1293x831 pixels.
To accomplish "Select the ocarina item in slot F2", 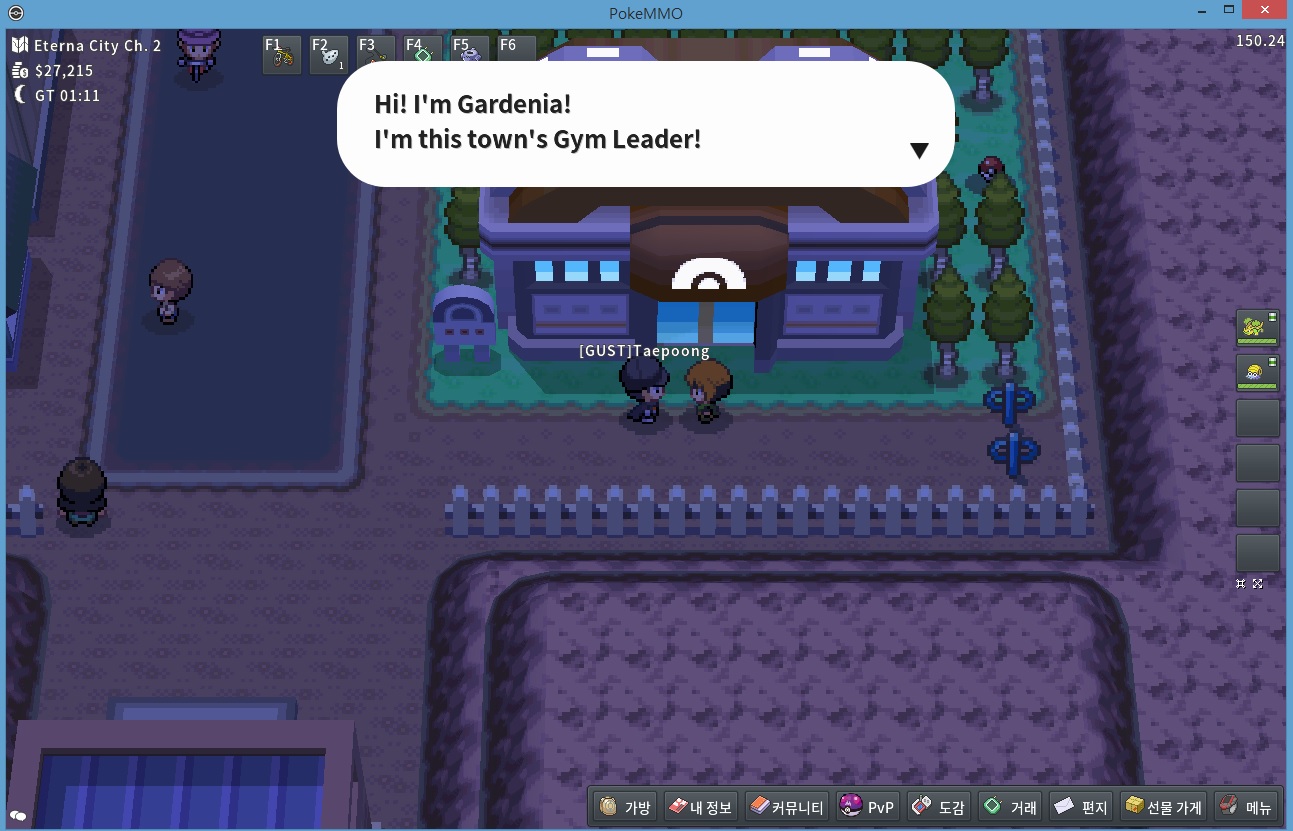I will (329, 55).
